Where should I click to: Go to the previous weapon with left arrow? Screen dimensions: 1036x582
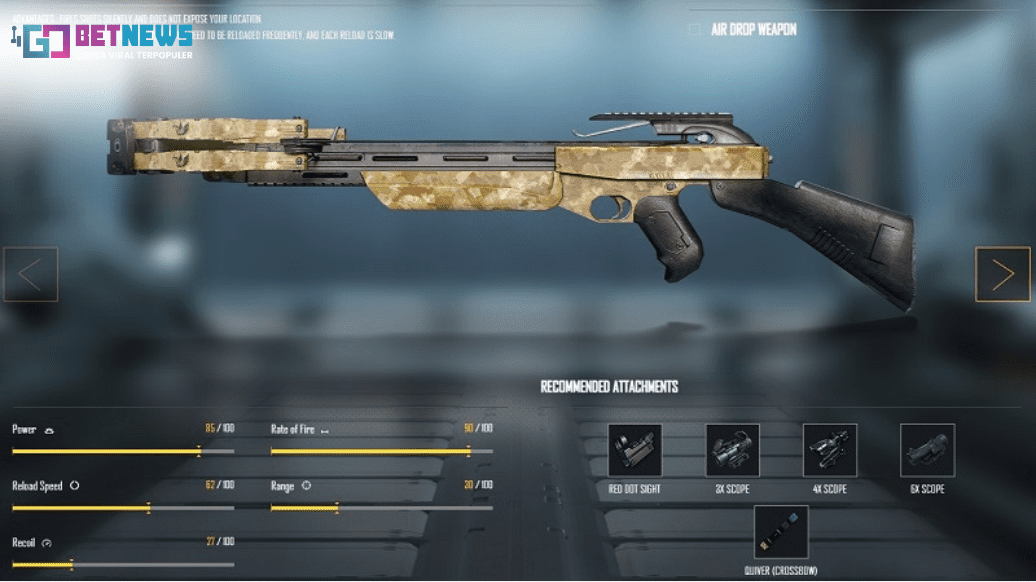pos(30,274)
